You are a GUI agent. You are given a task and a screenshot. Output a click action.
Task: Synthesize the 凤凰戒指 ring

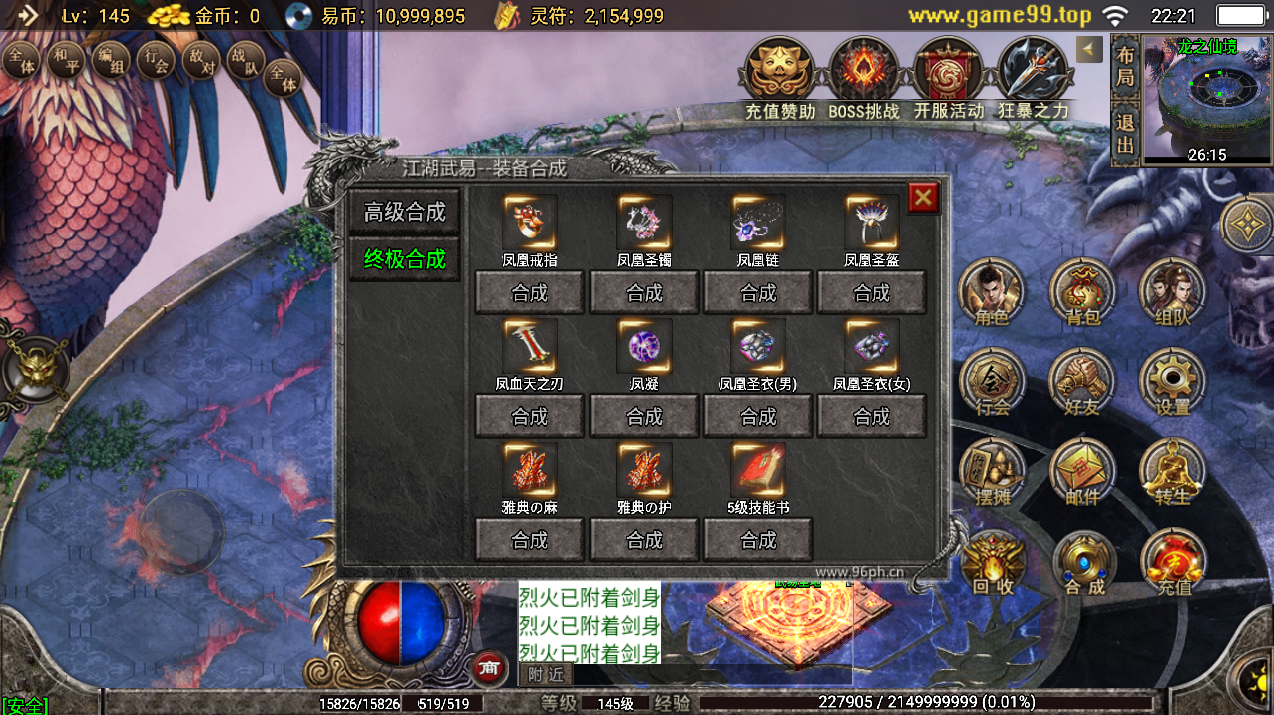point(529,293)
